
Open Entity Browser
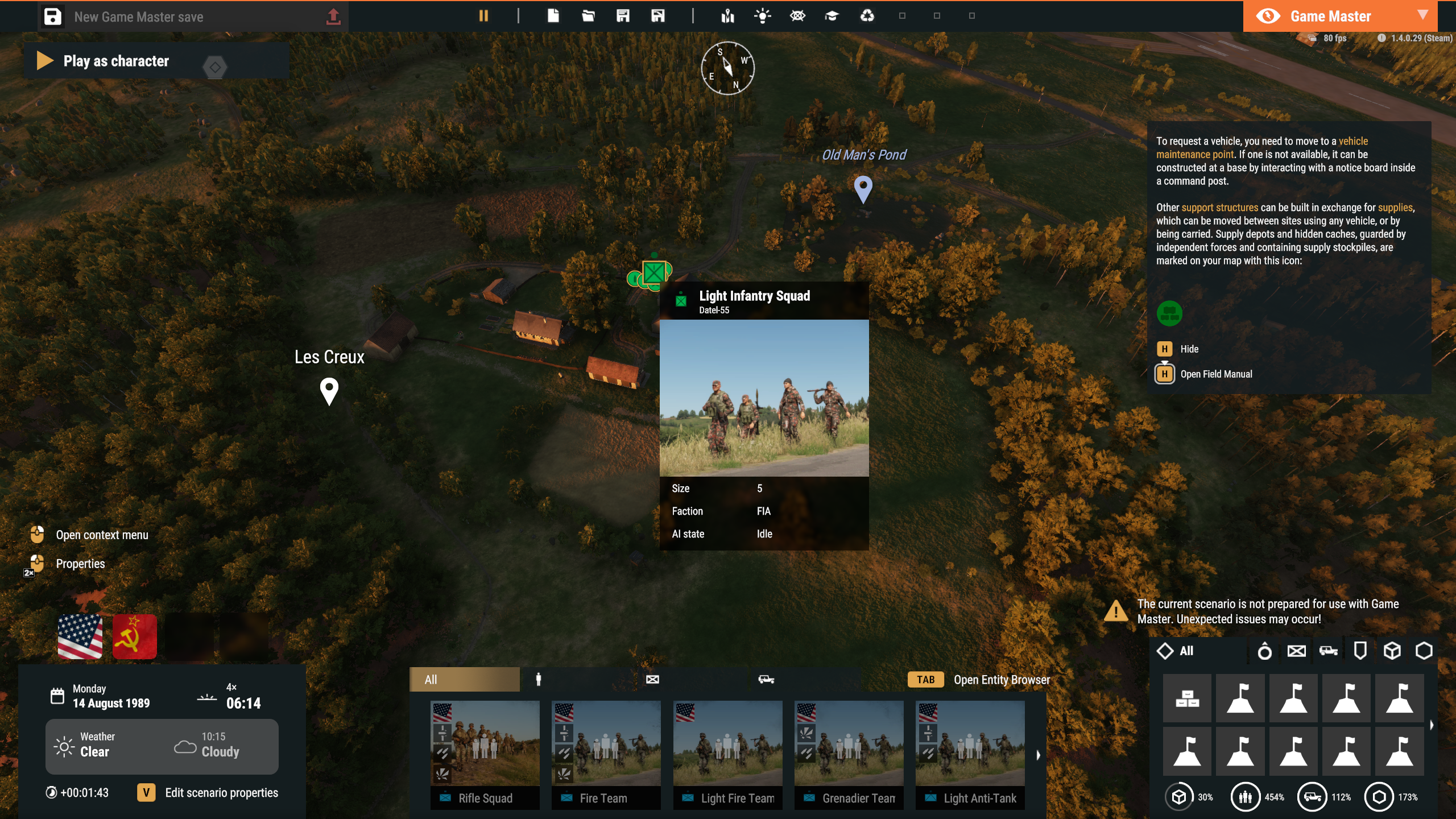tap(1001, 680)
